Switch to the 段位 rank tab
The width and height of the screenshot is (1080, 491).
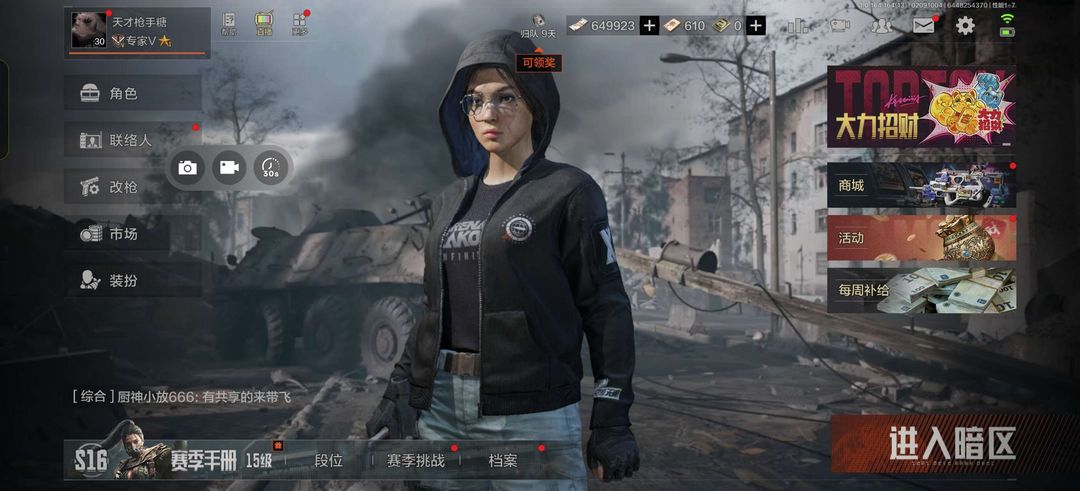[x=328, y=461]
